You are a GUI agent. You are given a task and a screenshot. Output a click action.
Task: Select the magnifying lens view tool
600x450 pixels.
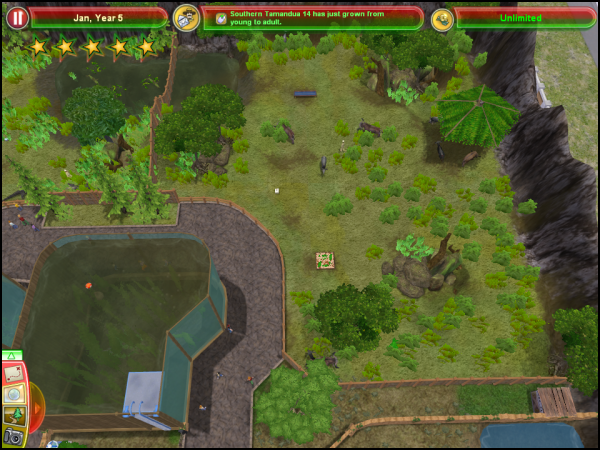[14, 394]
